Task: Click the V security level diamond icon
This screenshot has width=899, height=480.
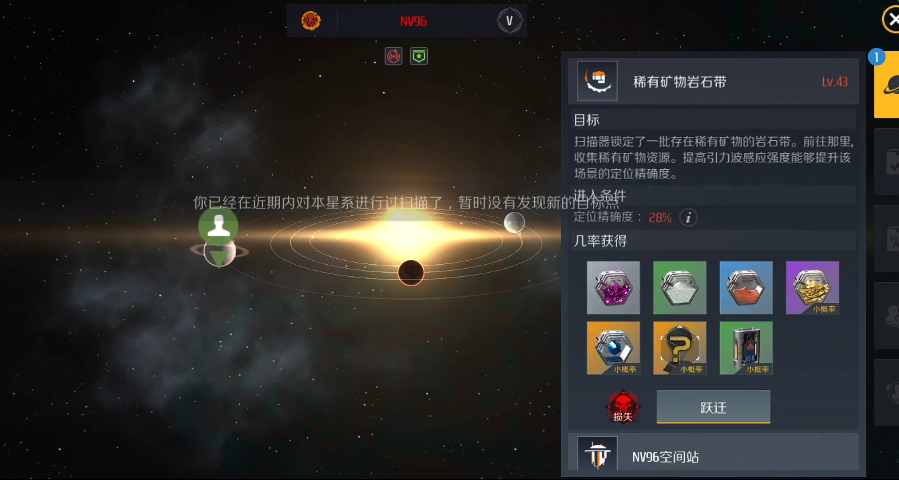Action: [509, 20]
